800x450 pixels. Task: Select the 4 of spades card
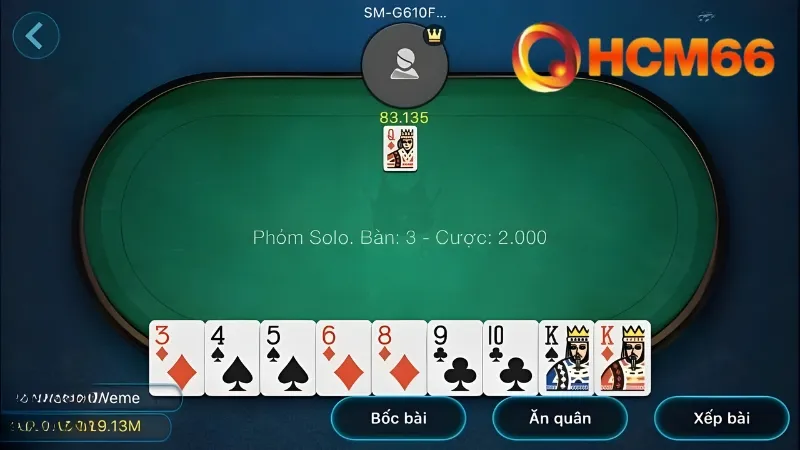click(x=232, y=358)
